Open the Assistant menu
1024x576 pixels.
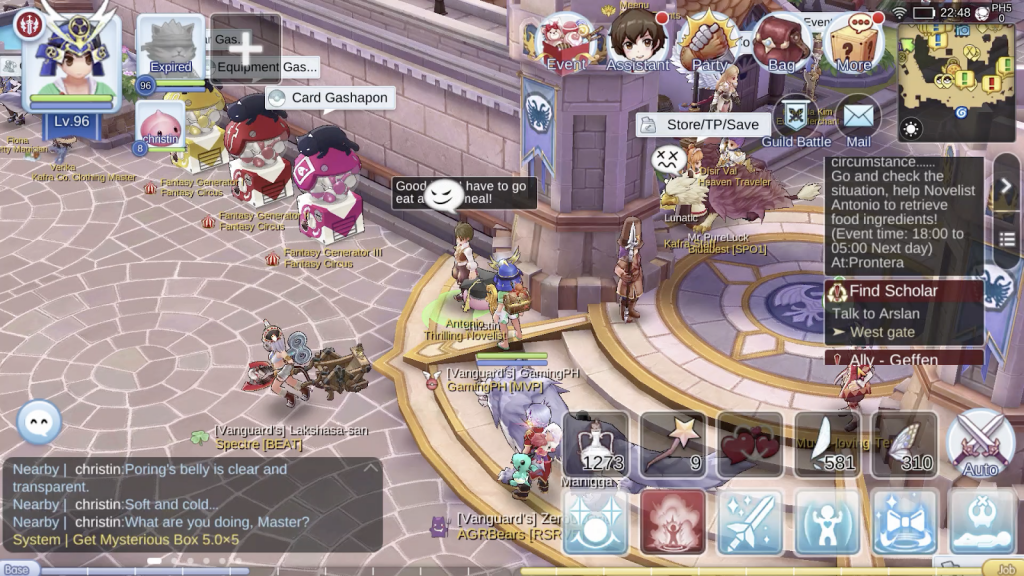(637, 43)
